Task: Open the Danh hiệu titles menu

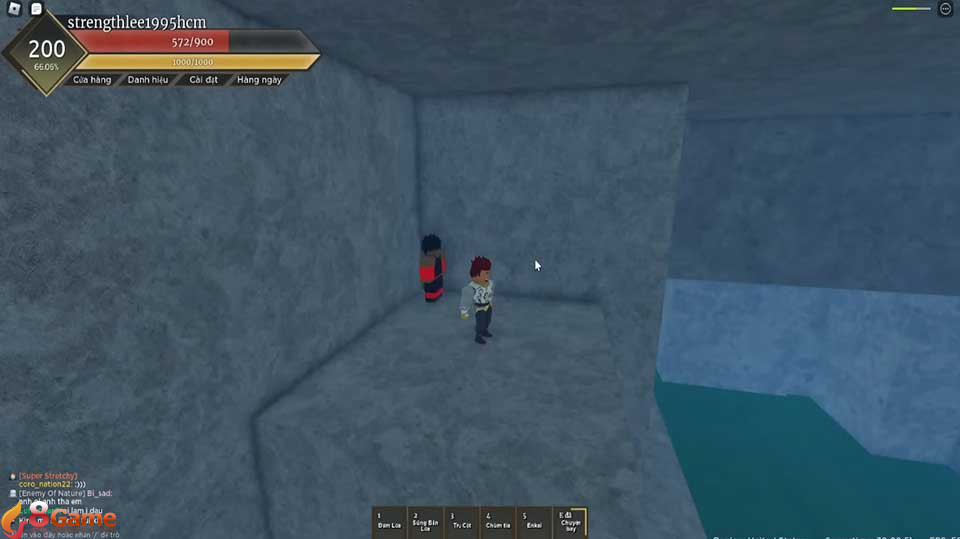Action: point(148,79)
